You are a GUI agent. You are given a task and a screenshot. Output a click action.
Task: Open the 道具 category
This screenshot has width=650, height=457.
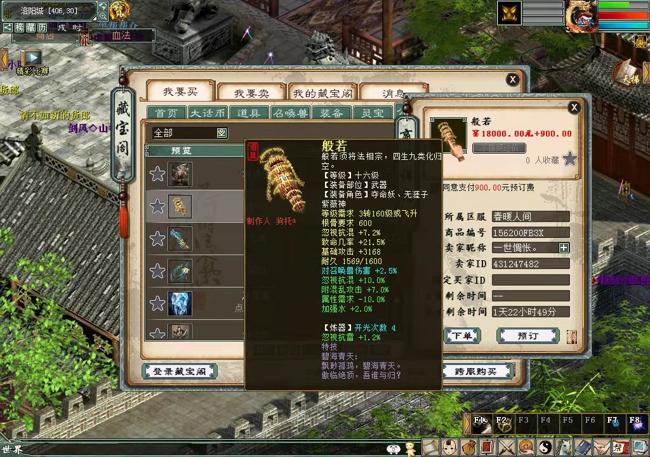[250, 114]
